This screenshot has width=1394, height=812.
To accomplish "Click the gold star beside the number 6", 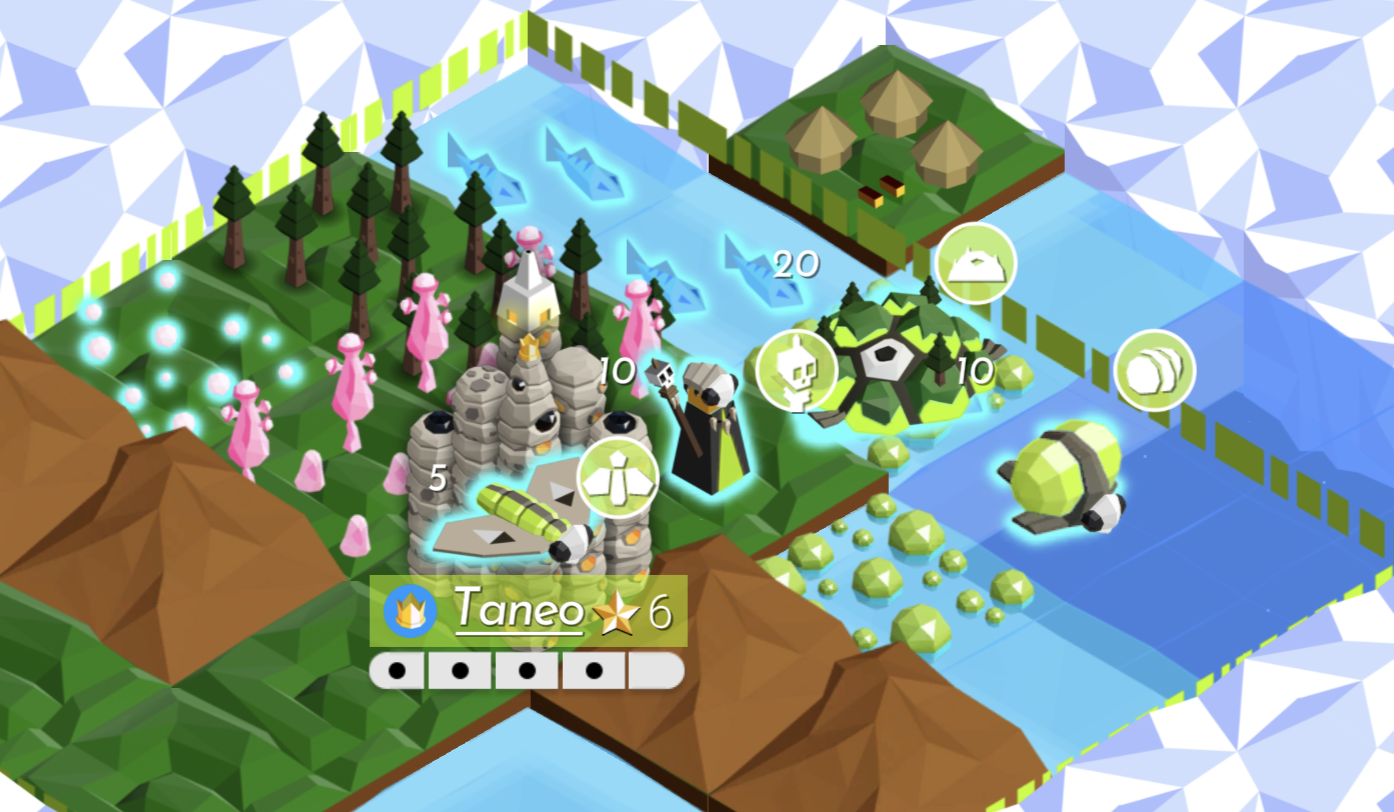I will (x=620, y=612).
